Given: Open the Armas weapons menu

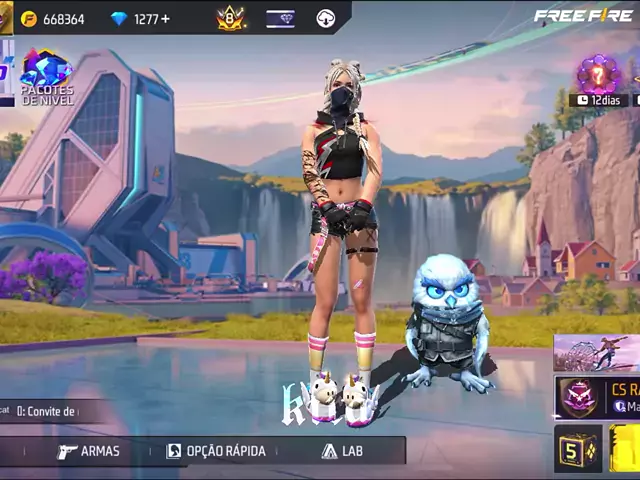Looking at the screenshot, I should (x=88, y=451).
